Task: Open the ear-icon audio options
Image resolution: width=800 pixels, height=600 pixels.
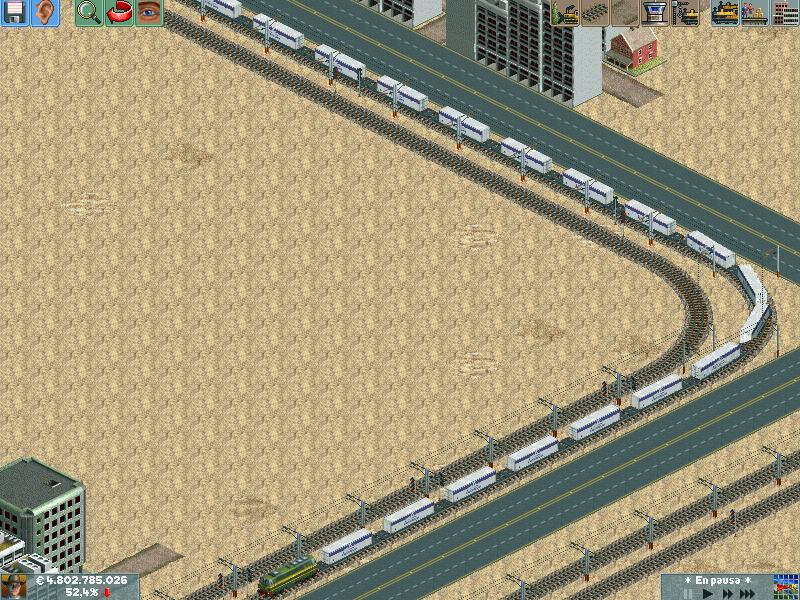Action: click(x=45, y=12)
